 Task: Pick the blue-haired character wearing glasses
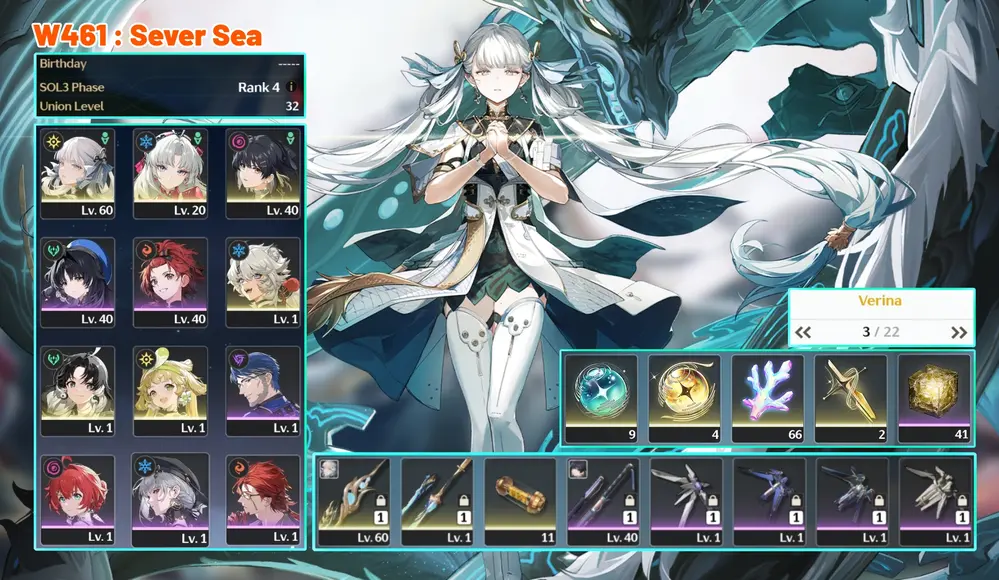tap(262, 391)
